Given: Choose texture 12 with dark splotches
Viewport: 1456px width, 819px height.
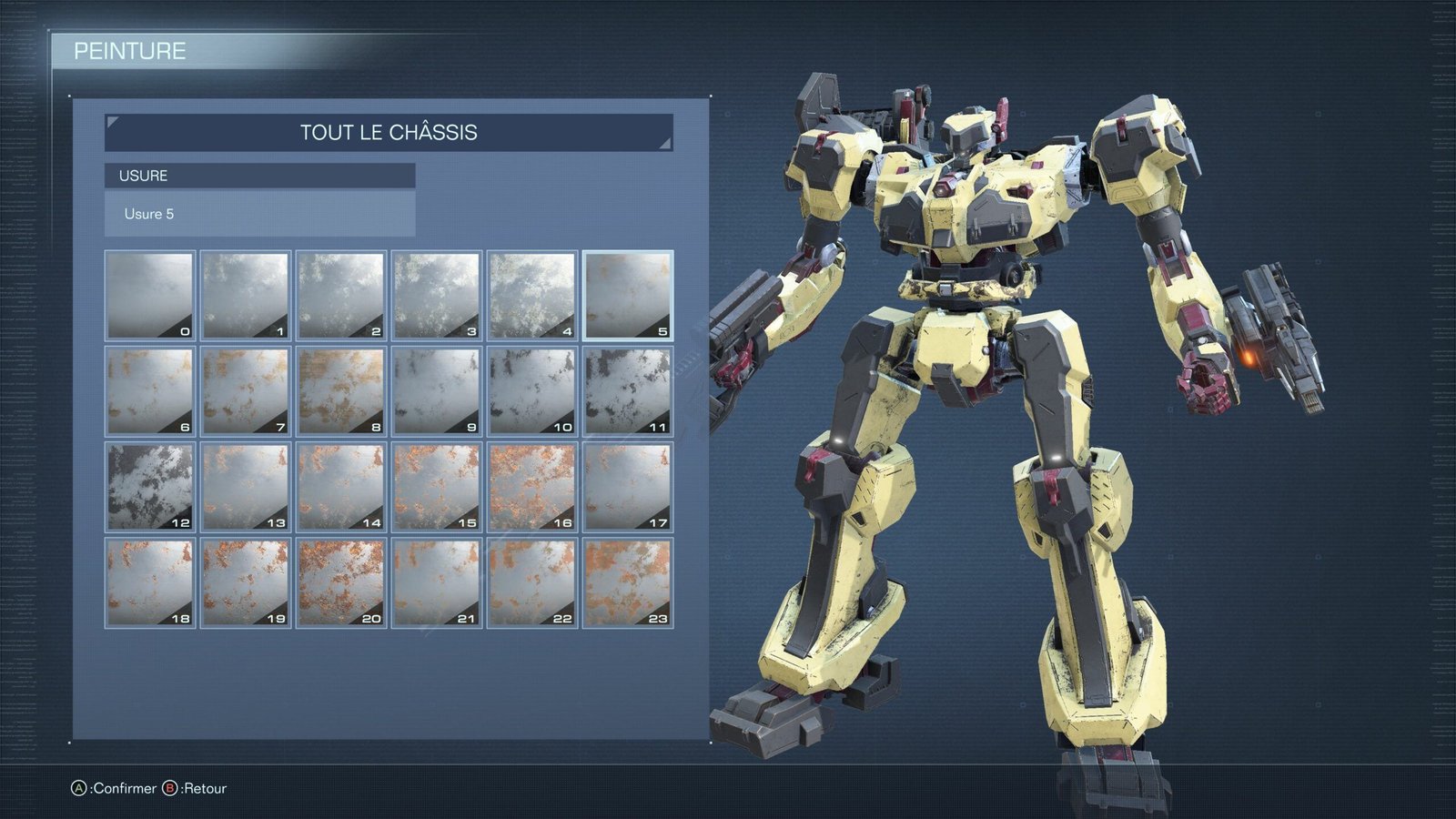Looking at the screenshot, I should 148,484.
